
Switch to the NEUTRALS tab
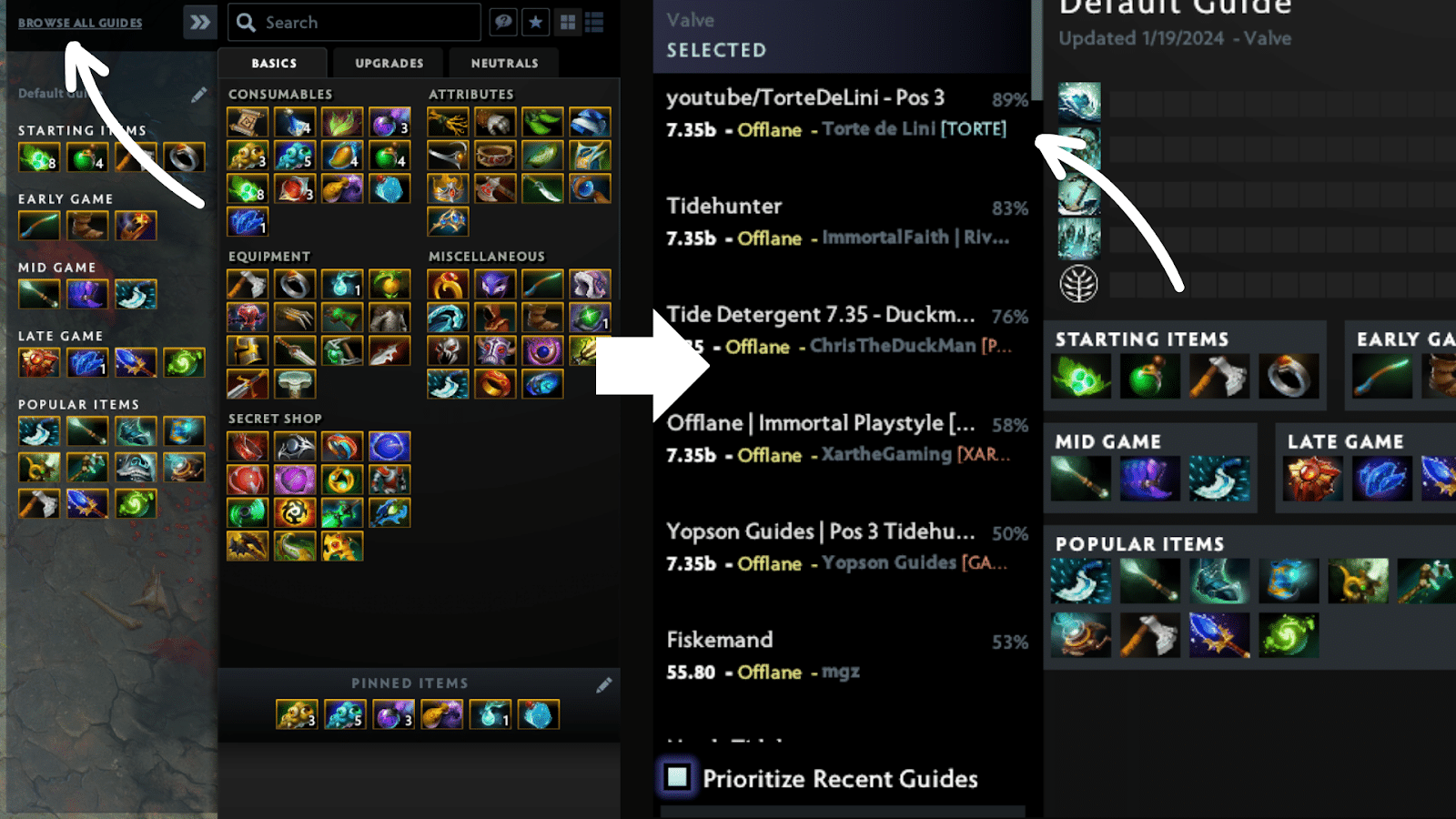pyautogui.click(x=505, y=63)
